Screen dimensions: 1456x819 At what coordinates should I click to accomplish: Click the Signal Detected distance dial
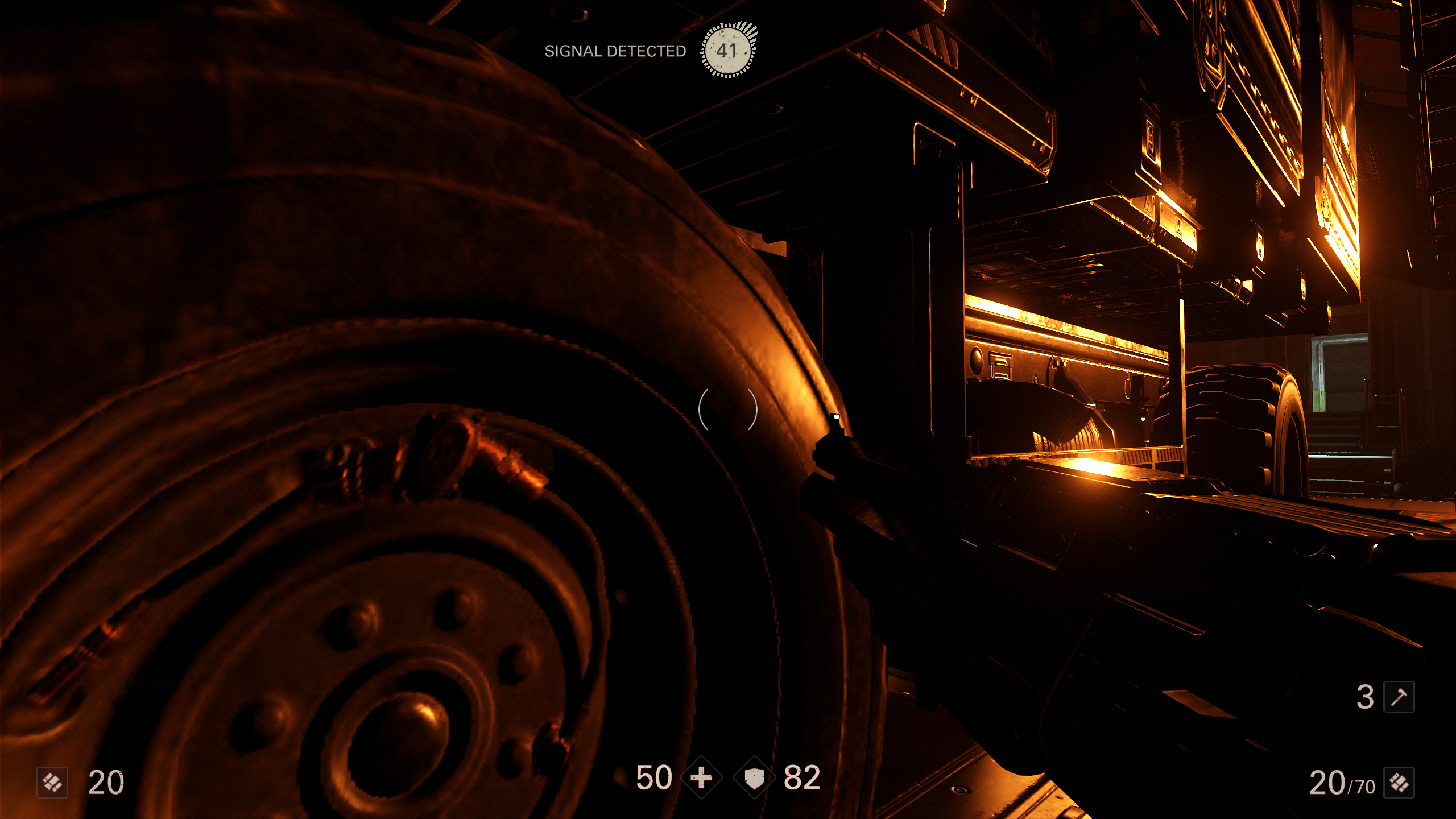point(727,50)
